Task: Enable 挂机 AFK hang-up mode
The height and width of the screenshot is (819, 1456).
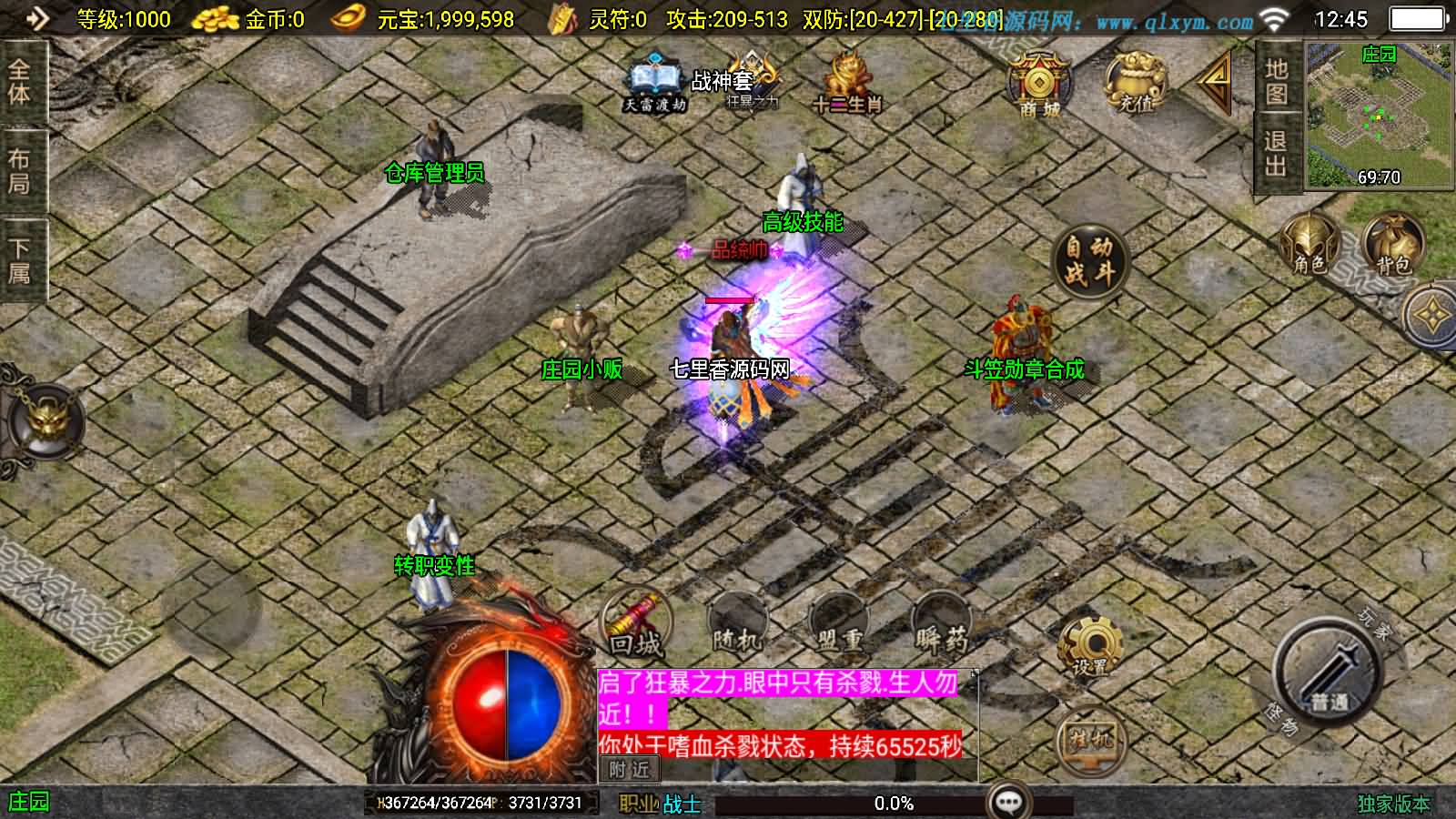Action: click(x=1088, y=737)
